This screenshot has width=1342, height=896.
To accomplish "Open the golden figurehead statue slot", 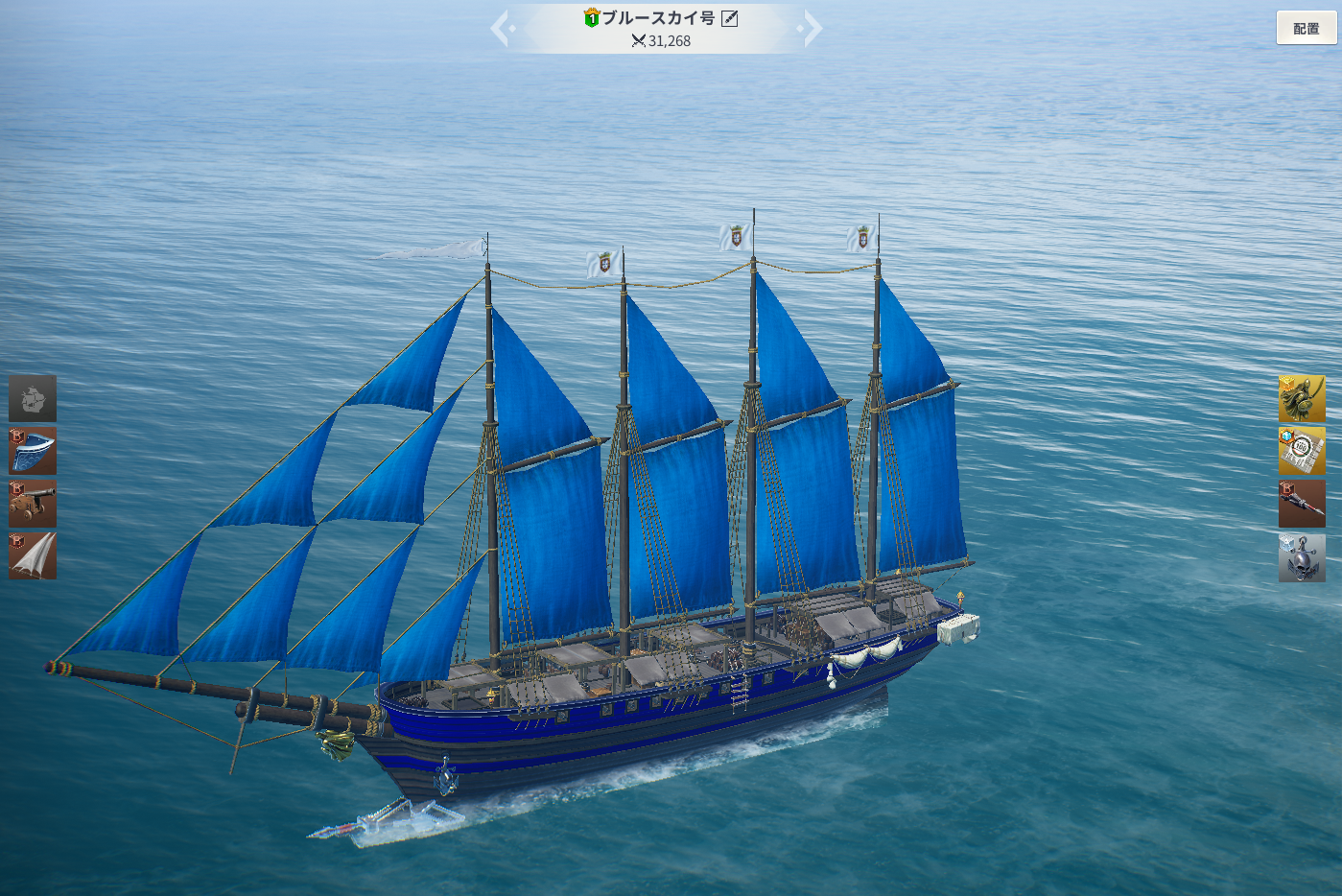I will [x=1302, y=399].
